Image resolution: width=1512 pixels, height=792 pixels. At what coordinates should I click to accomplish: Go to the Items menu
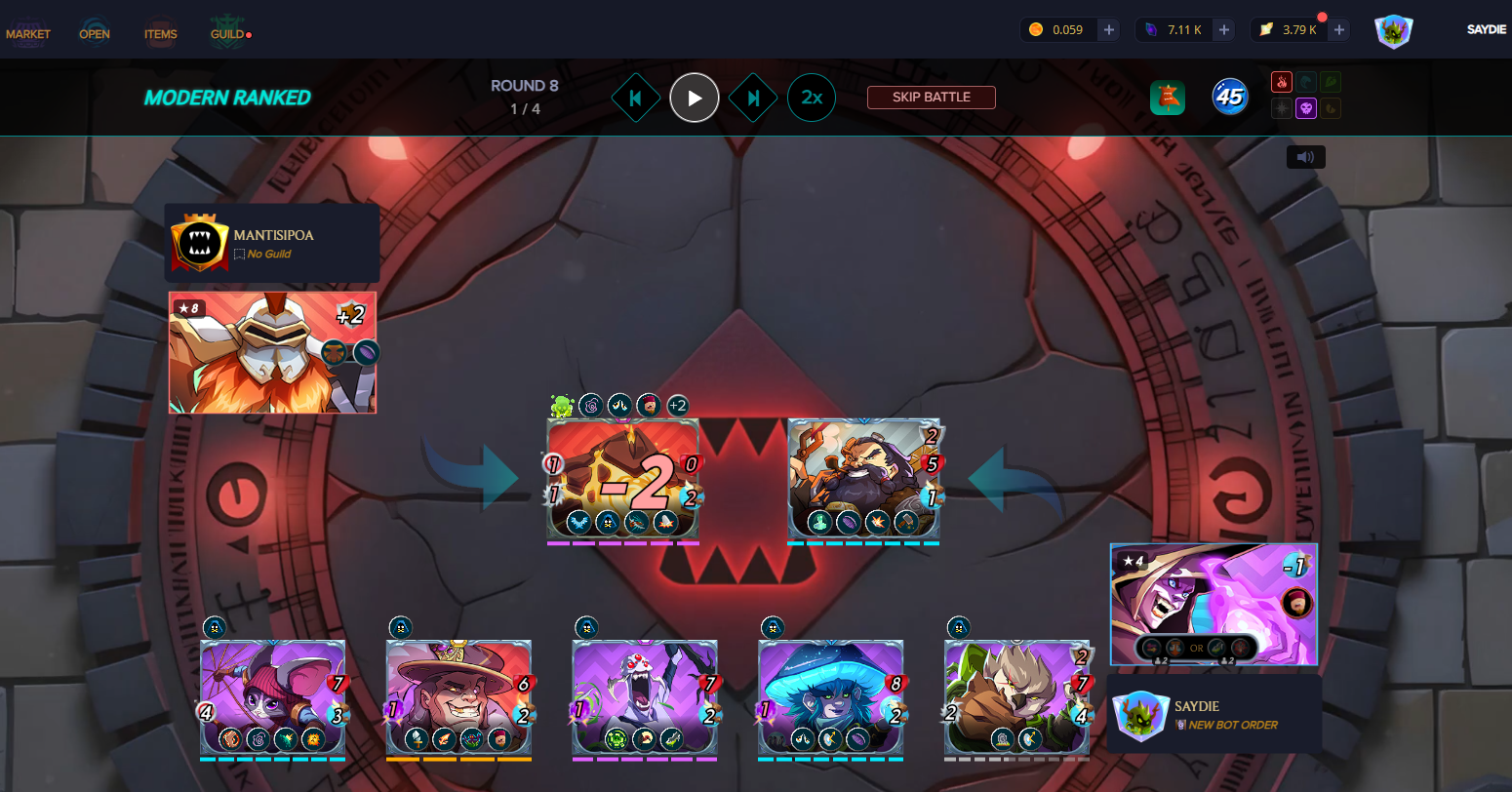[161, 34]
